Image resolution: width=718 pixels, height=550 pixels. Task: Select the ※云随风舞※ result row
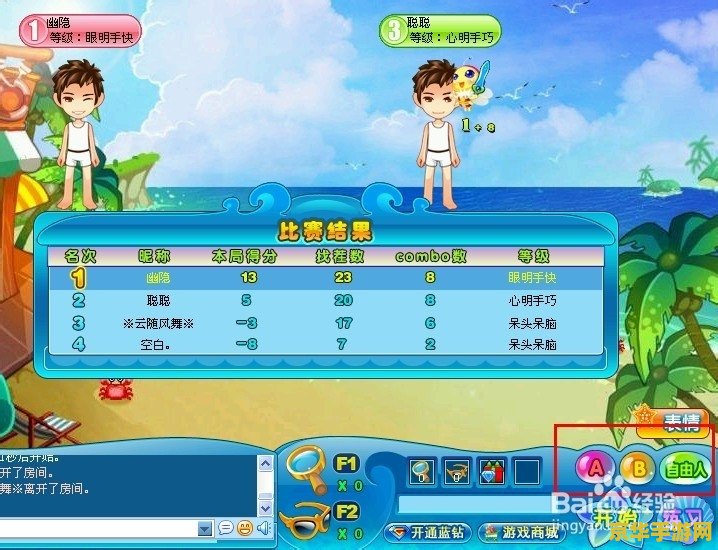pyautogui.click(x=326, y=323)
